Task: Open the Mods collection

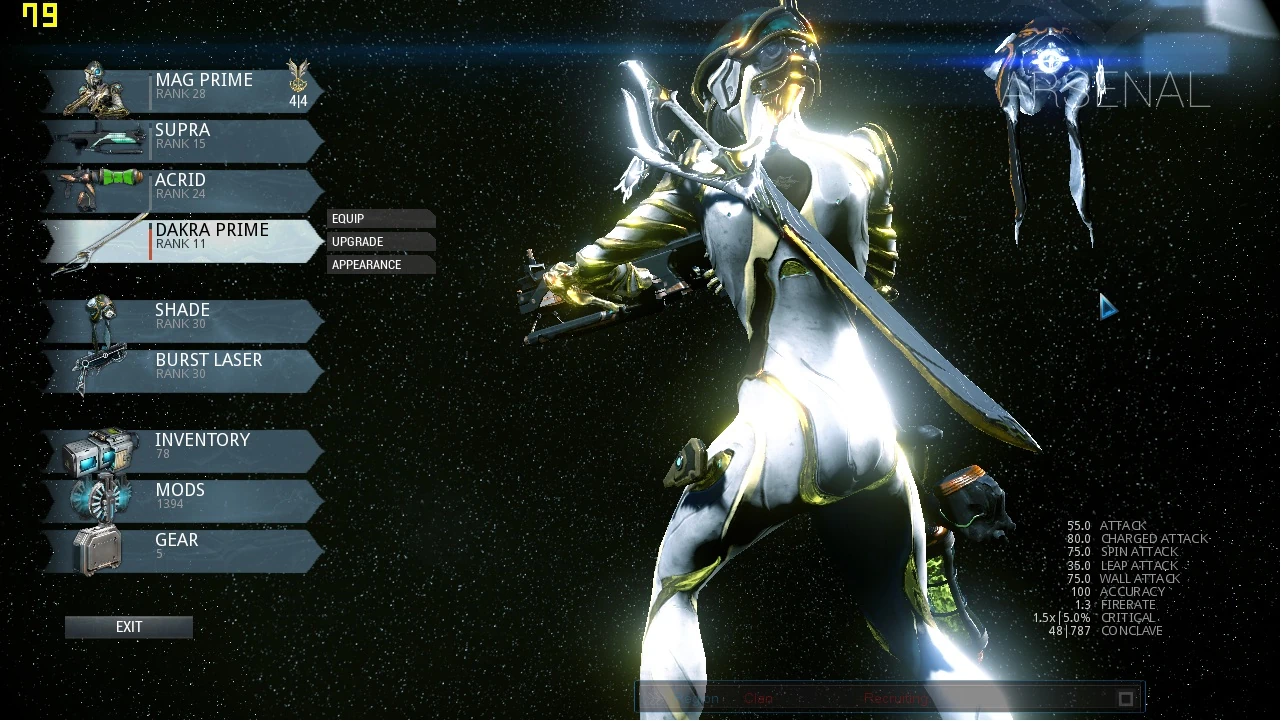Action: [x=185, y=500]
